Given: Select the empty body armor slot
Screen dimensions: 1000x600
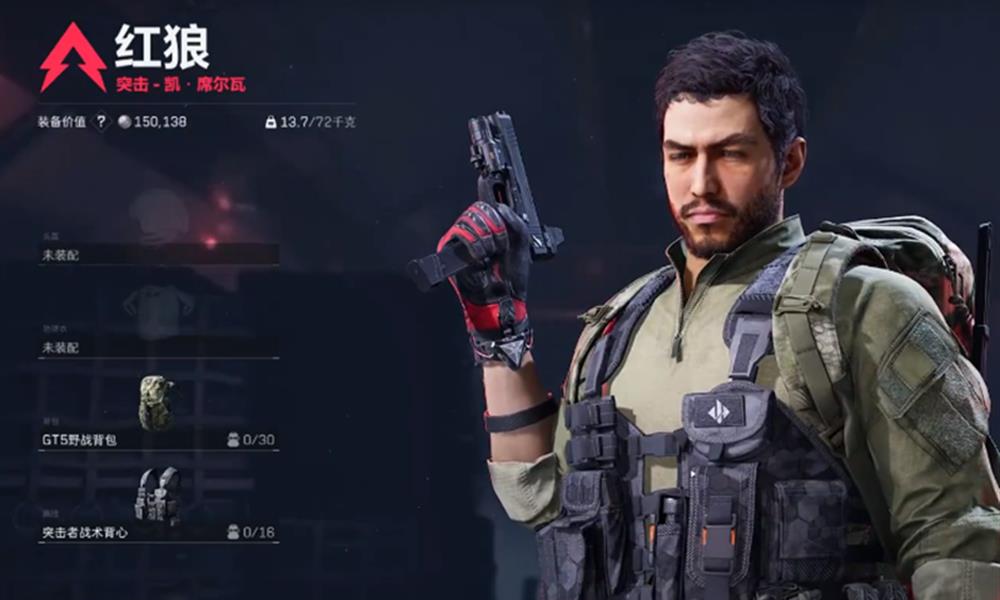Looking at the screenshot, I should click(158, 347).
